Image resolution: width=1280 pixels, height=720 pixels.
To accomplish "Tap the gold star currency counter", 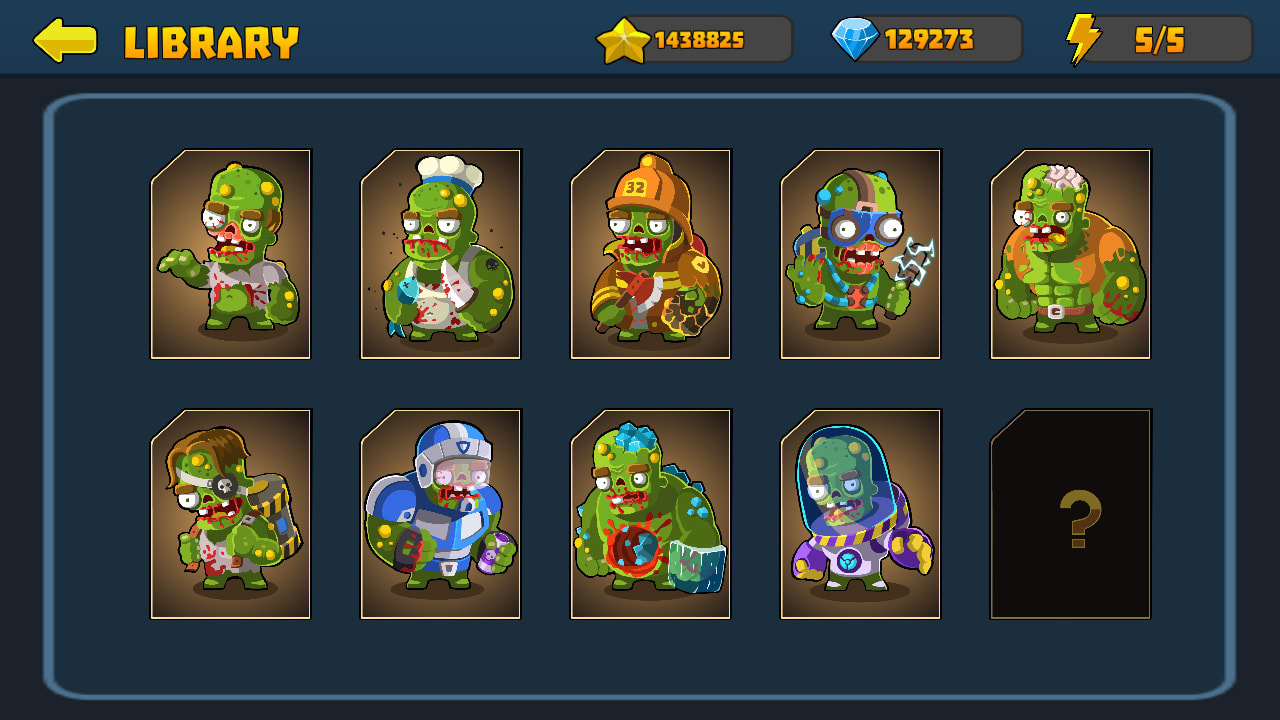I will click(x=695, y=40).
